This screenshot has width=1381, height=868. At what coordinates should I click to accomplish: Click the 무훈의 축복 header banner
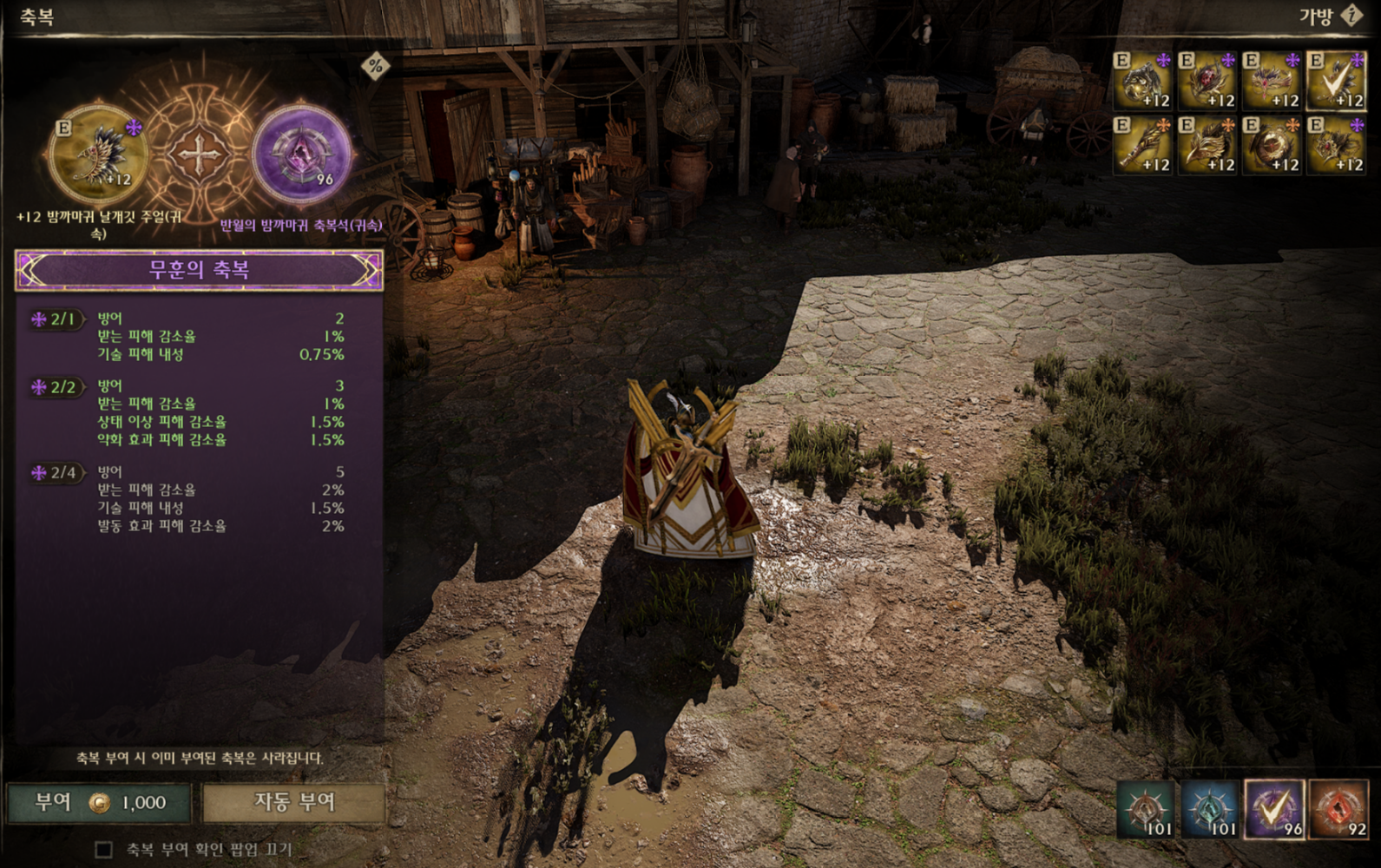199,270
